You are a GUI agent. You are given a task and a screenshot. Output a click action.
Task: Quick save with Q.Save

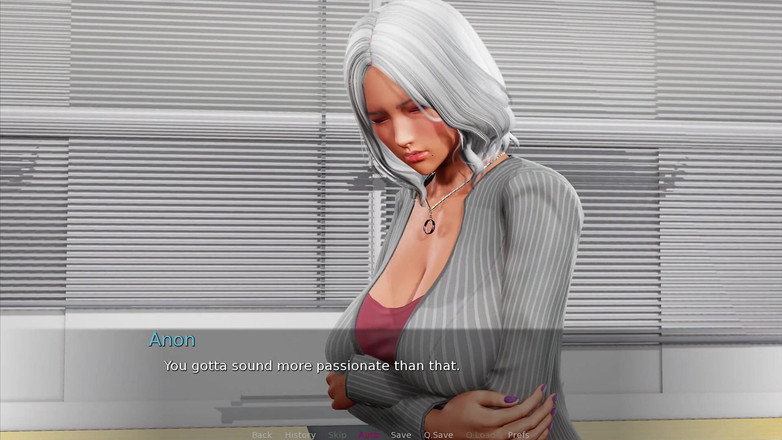[x=438, y=435]
